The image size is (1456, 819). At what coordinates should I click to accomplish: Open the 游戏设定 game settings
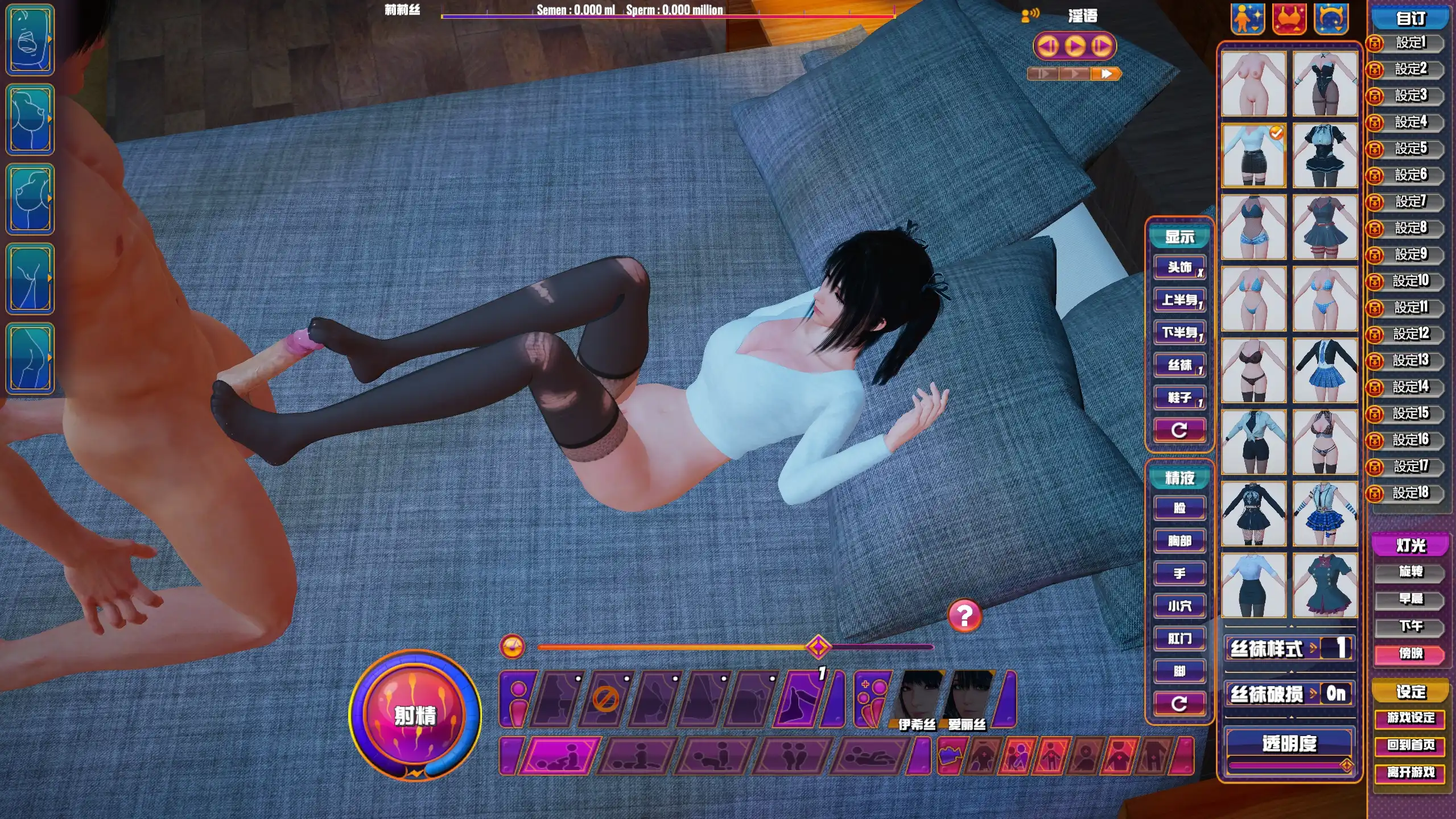[1410, 718]
